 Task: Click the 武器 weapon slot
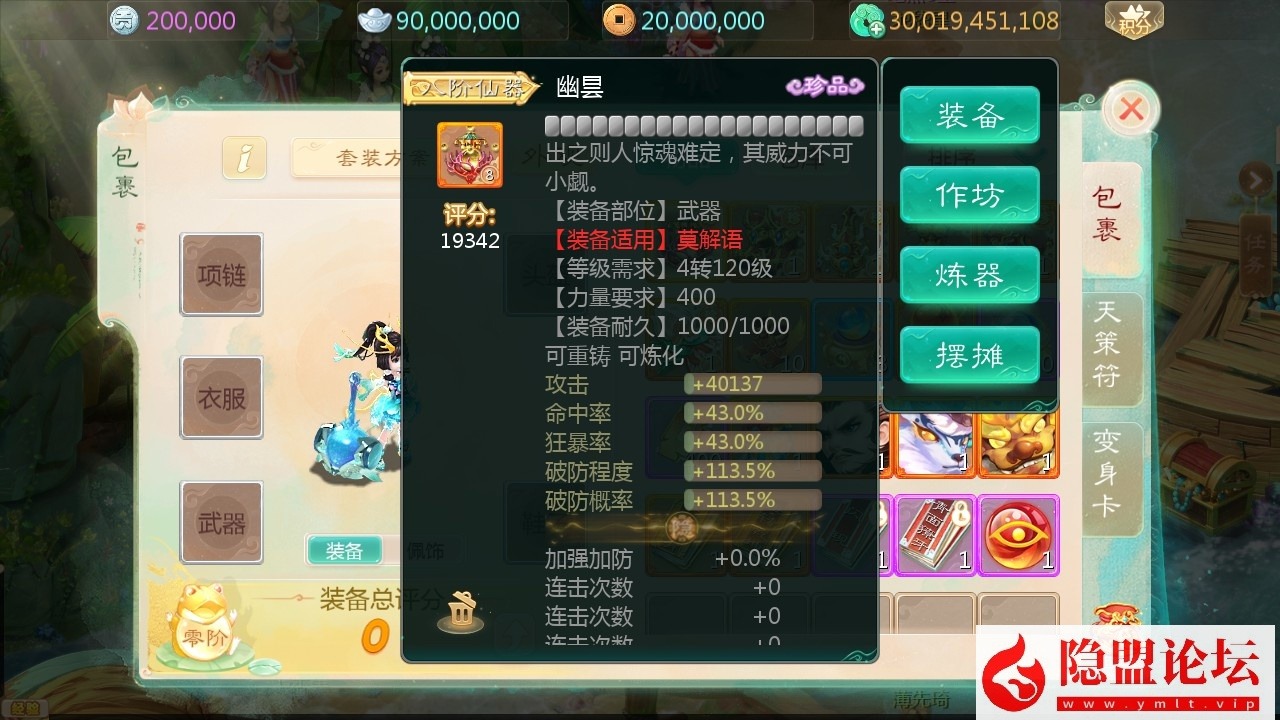pyautogui.click(x=221, y=522)
